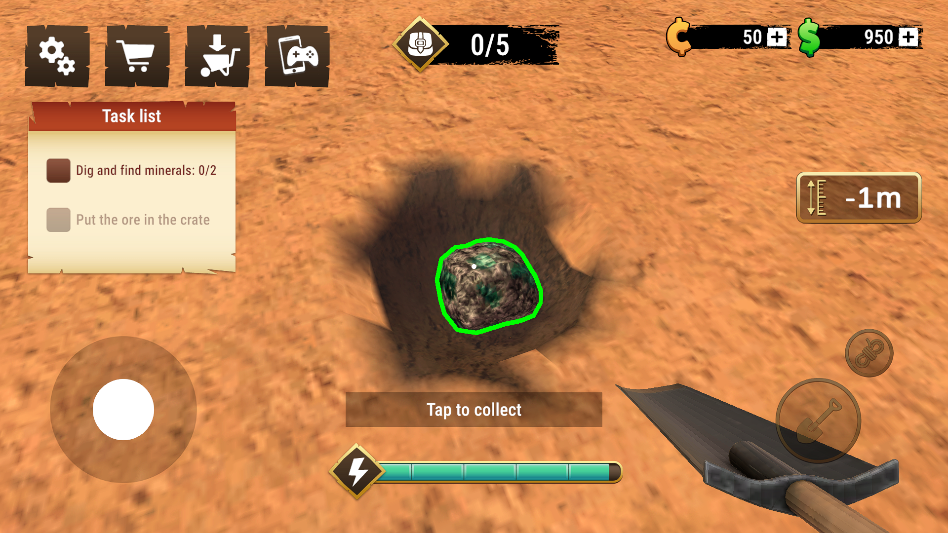Tap the wheelbarrow unload button
Screen dimensions: 948x533
(x=216, y=56)
